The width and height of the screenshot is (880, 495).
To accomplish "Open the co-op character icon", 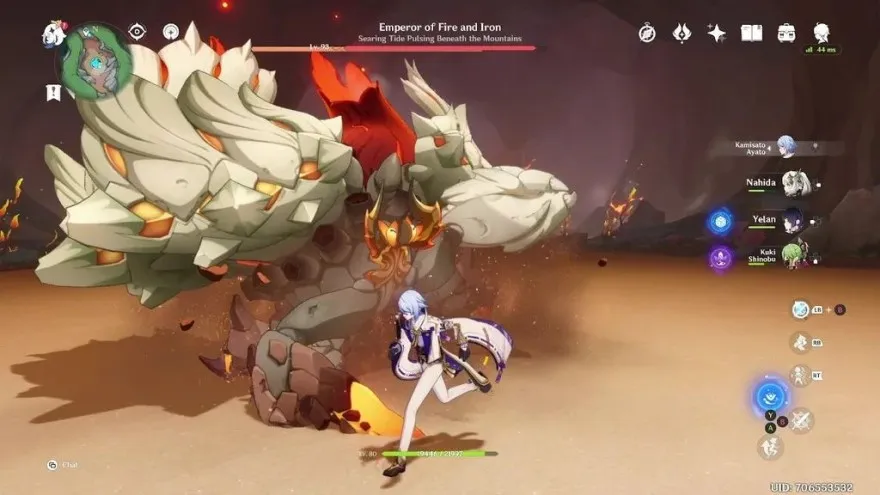I will point(821,32).
